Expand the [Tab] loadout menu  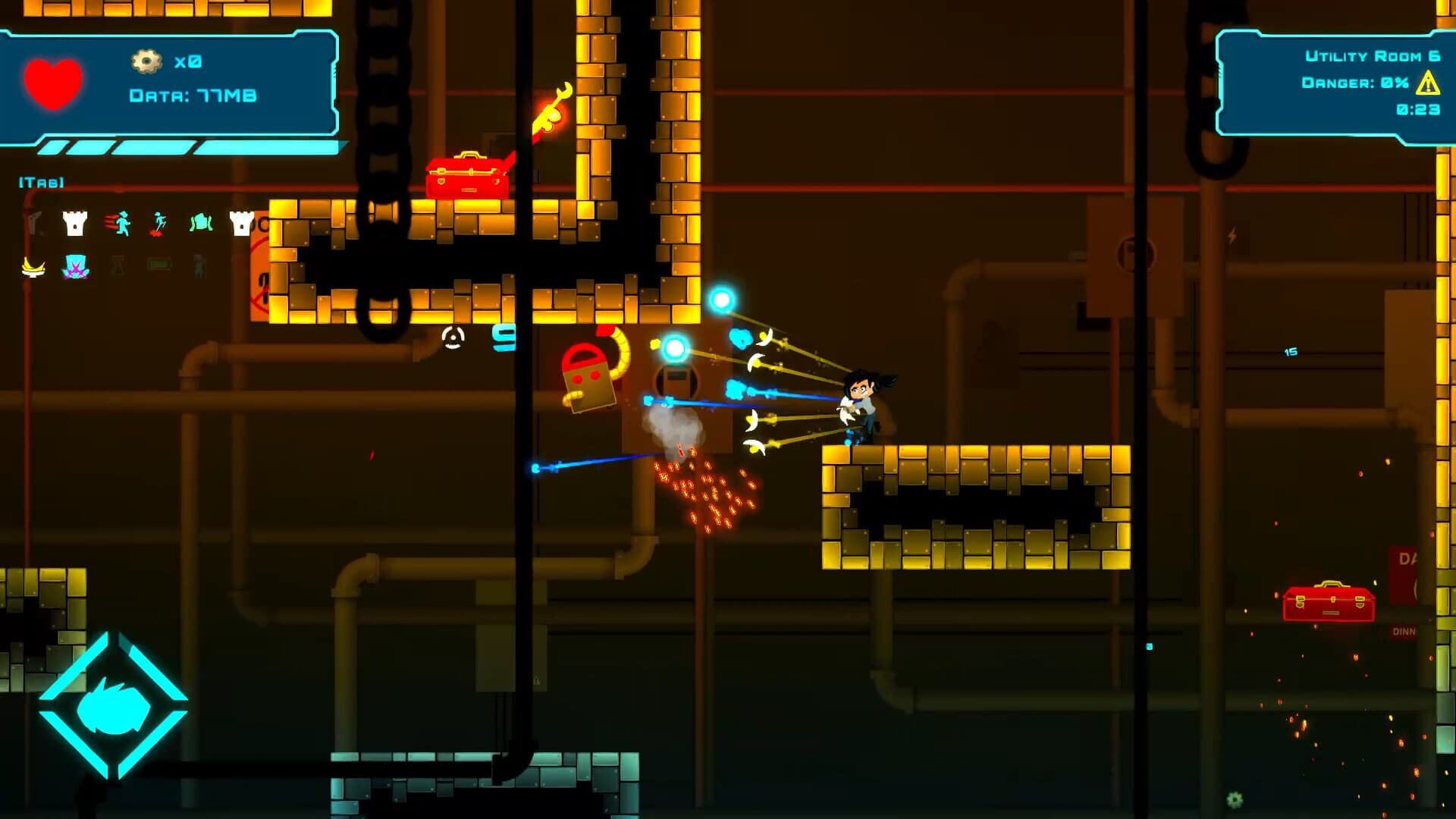pyautogui.click(x=39, y=182)
